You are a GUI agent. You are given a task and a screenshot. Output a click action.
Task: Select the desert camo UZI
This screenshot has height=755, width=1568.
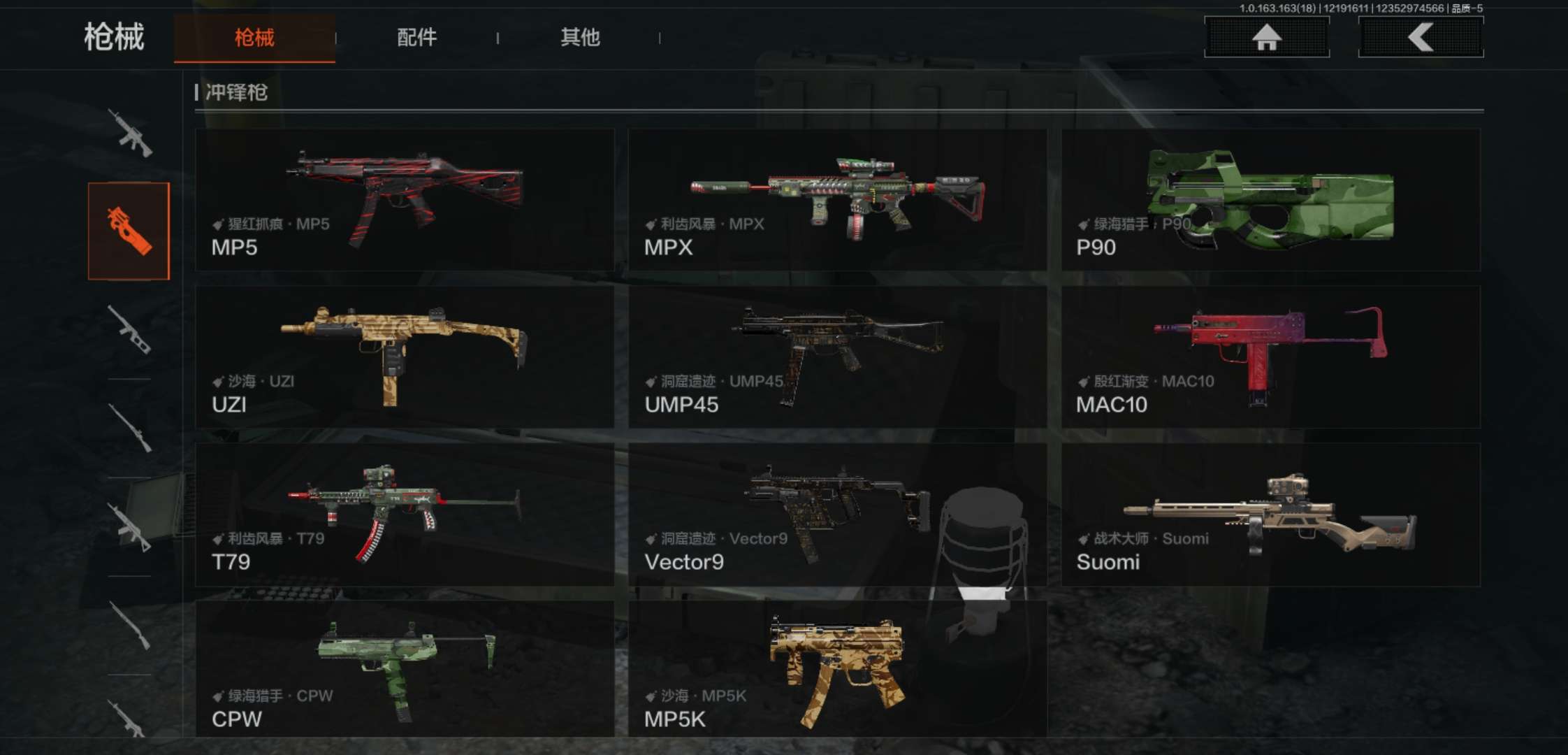(x=405, y=357)
